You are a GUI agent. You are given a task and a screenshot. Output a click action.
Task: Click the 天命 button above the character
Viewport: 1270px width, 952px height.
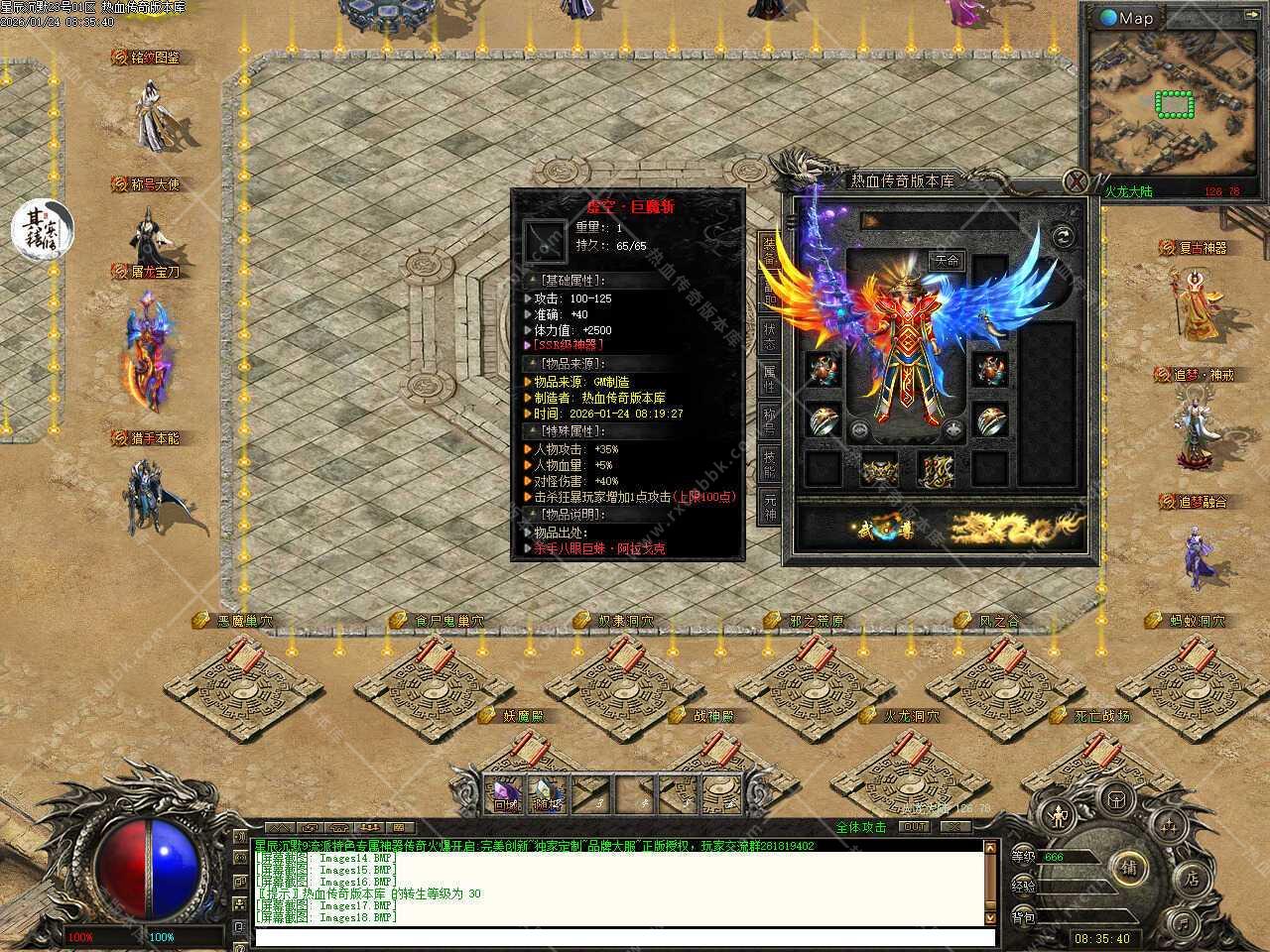coord(947,261)
